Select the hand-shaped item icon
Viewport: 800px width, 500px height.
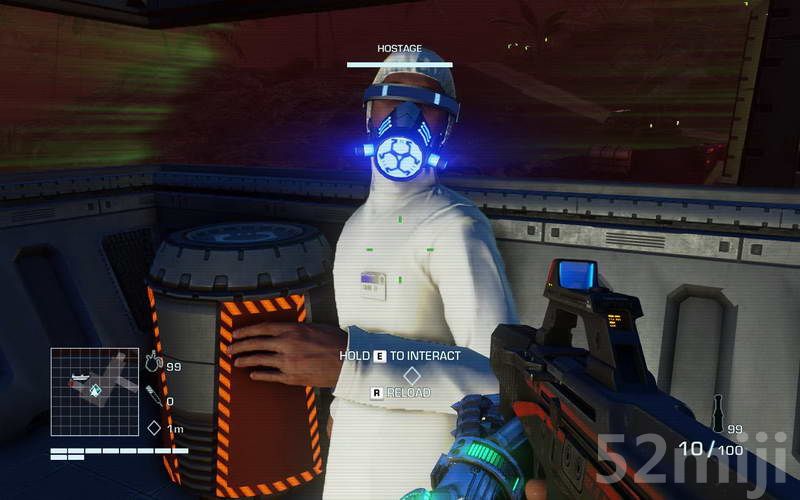(x=154, y=363)
